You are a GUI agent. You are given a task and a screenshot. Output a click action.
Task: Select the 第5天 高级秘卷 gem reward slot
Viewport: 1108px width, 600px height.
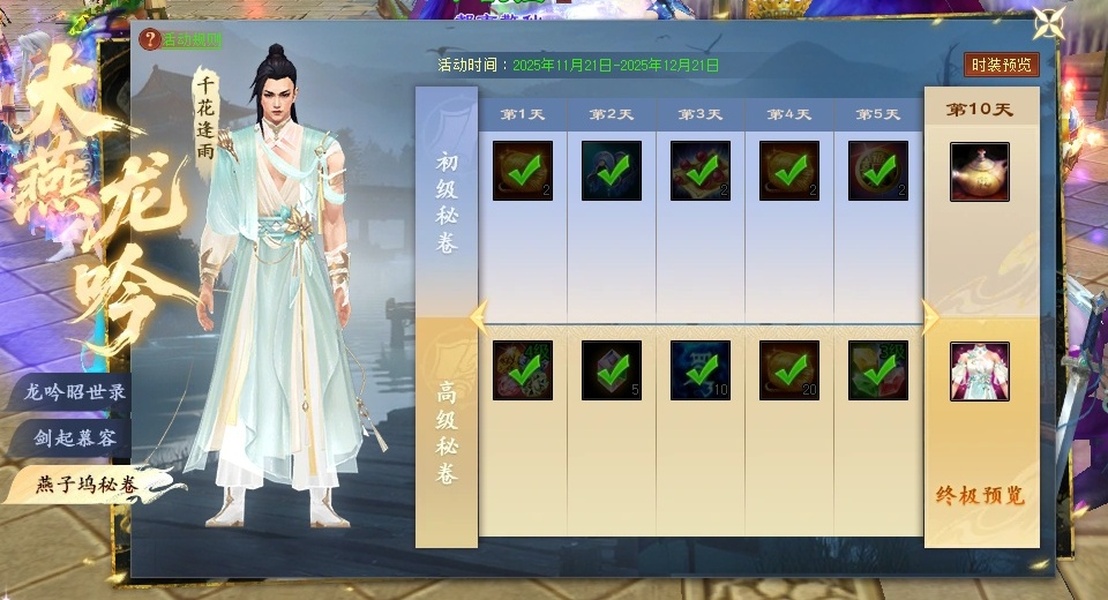click(x=878, y=371)
